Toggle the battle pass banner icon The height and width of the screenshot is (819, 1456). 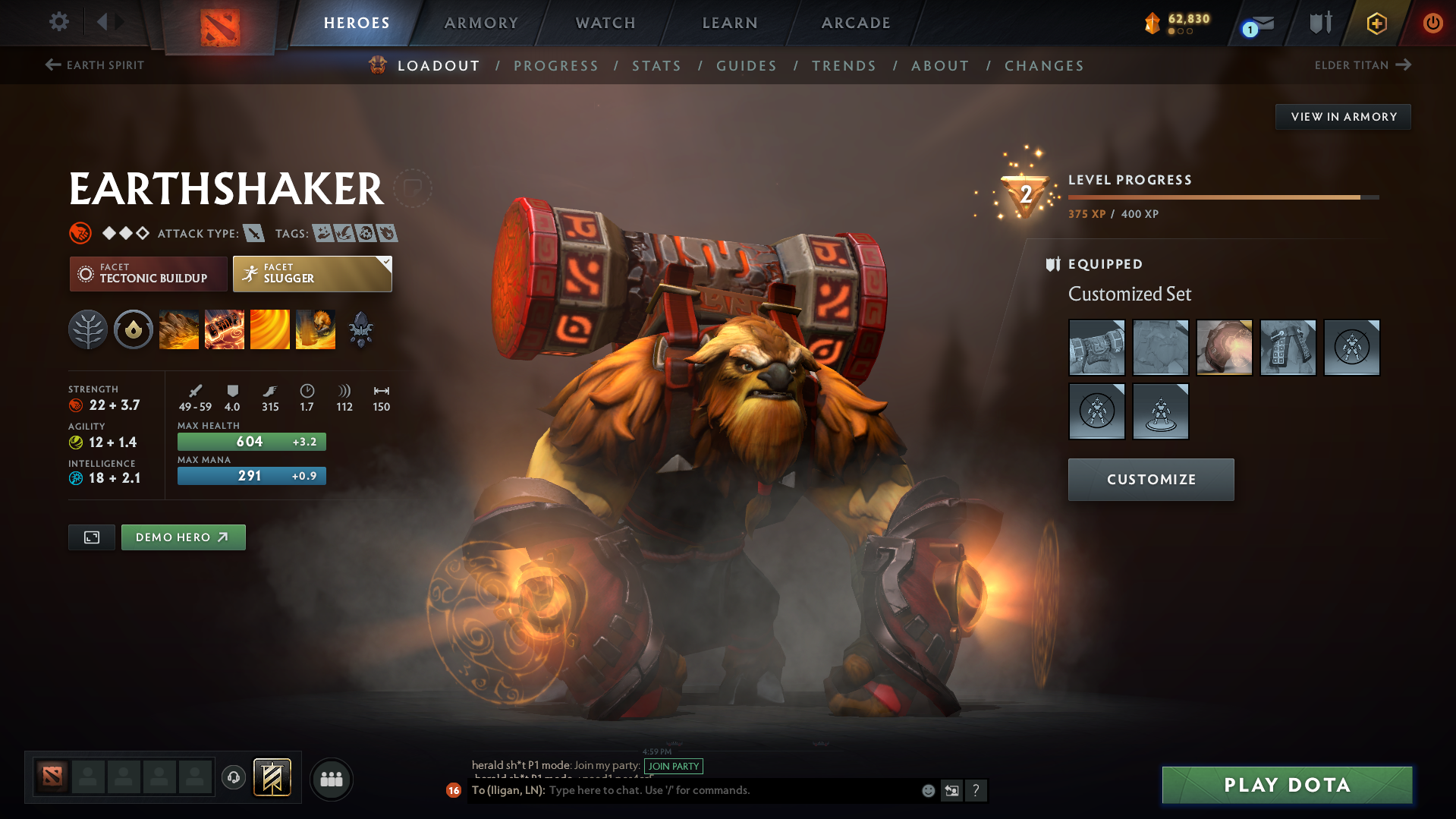click(x=273, y=777)
